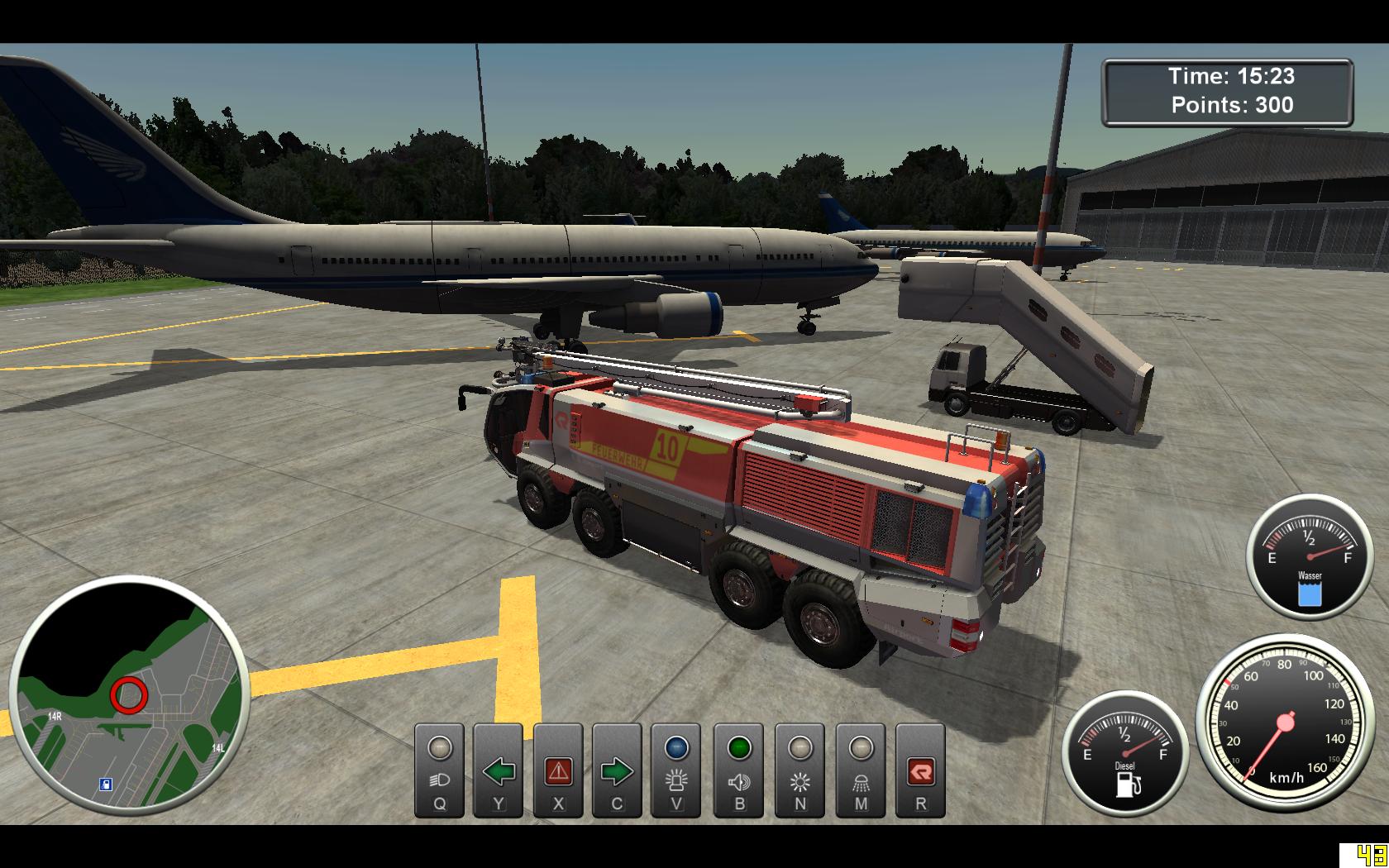This screenshot has width=1389, height=868.
Task: Click the blue station icon on minimap
Action: tap(106, 784)
